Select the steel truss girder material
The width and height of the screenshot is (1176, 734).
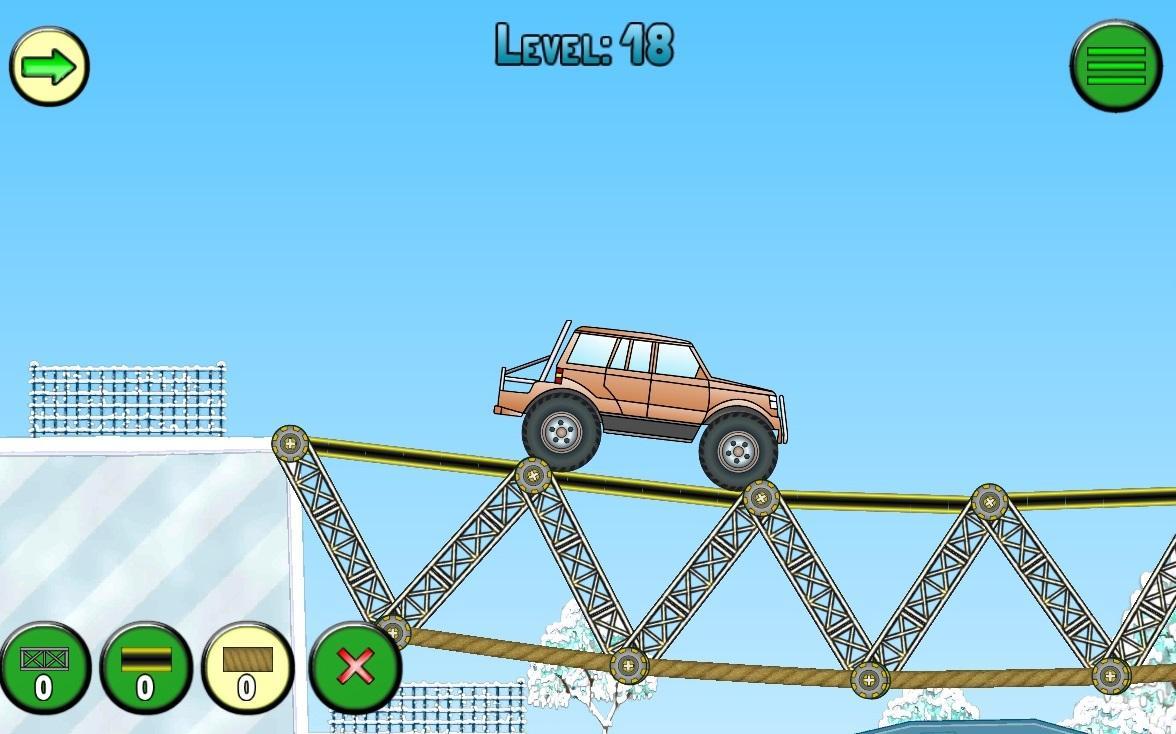45,668
